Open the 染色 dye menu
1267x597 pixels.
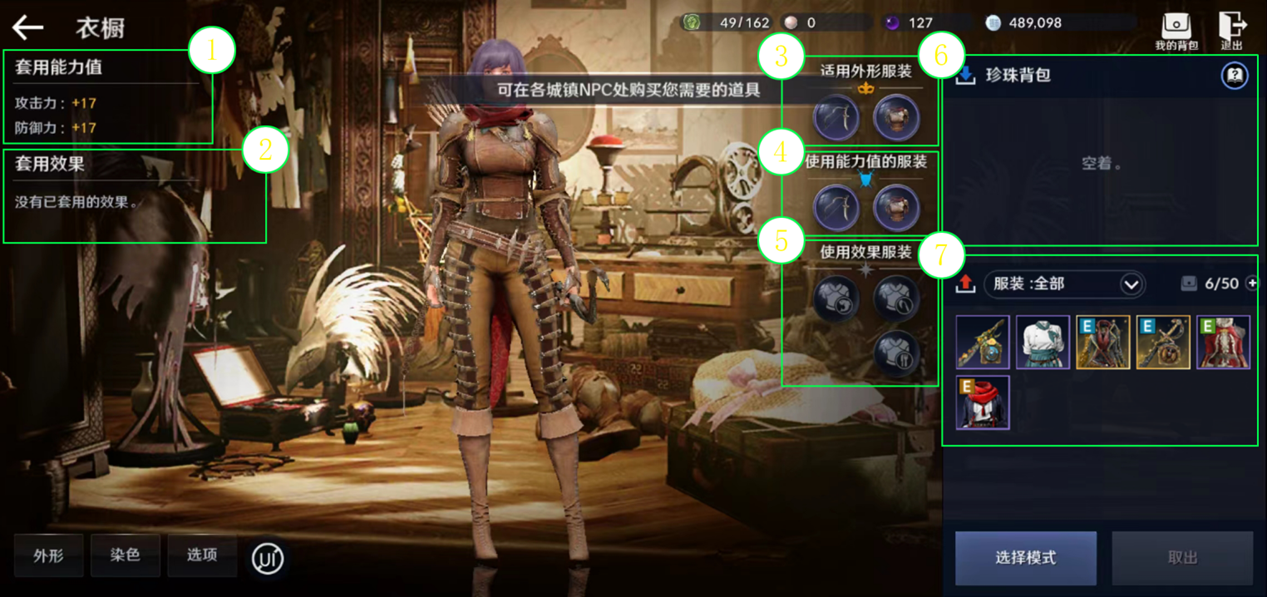point(125,555)
